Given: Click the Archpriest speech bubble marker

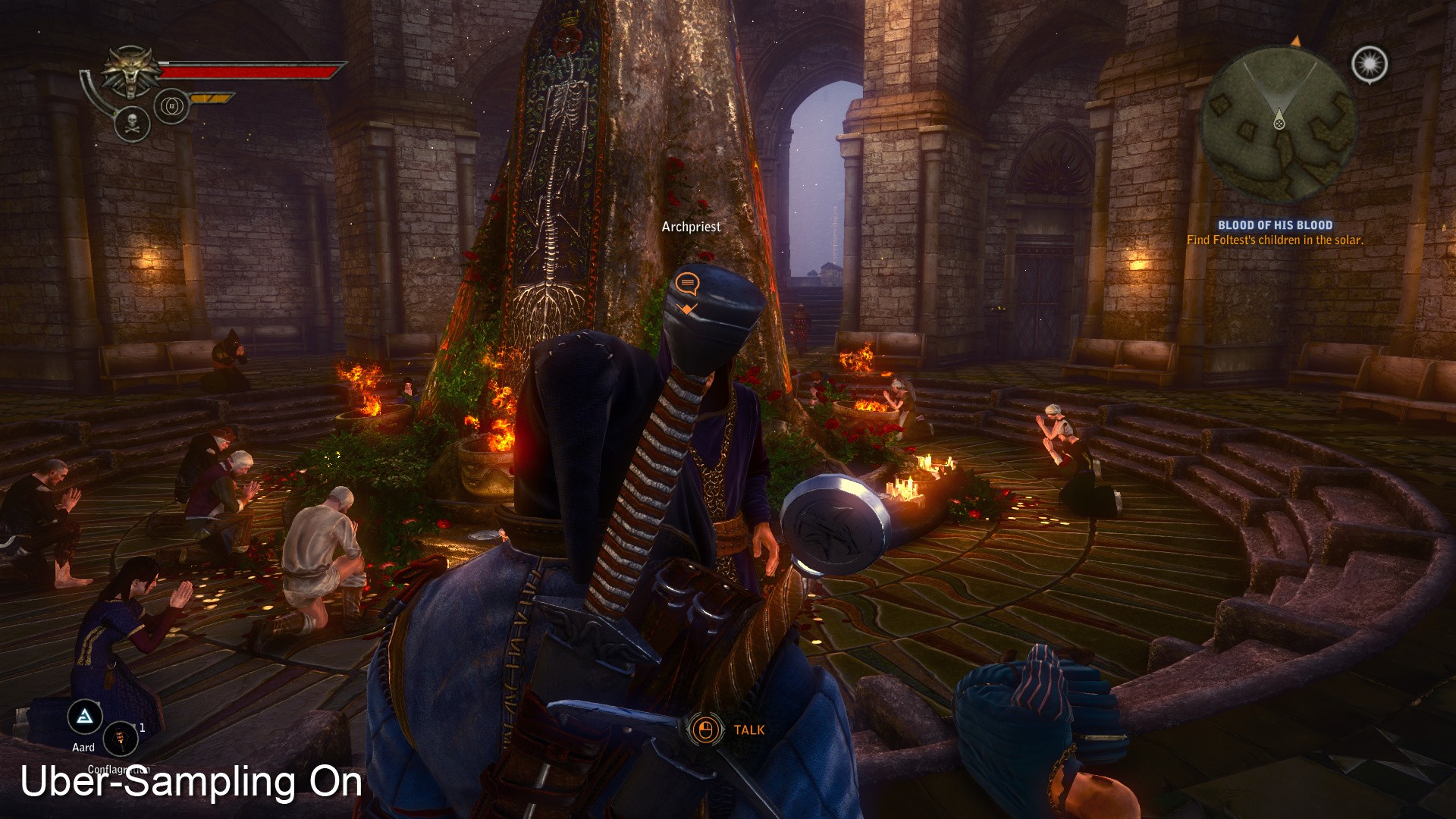Looking at the screenshot, I should point(687,284).
